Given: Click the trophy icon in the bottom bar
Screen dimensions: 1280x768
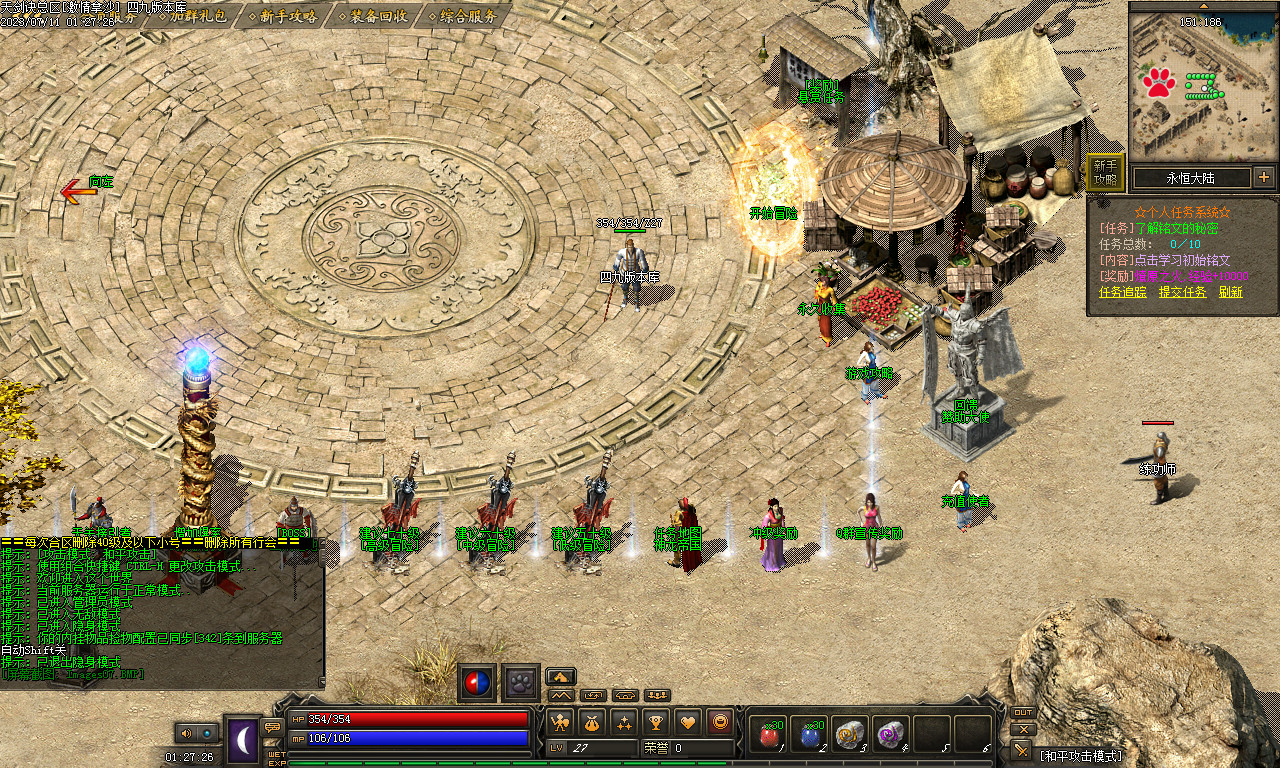Looking at the screenshot, I should click(x=656, y=721).
